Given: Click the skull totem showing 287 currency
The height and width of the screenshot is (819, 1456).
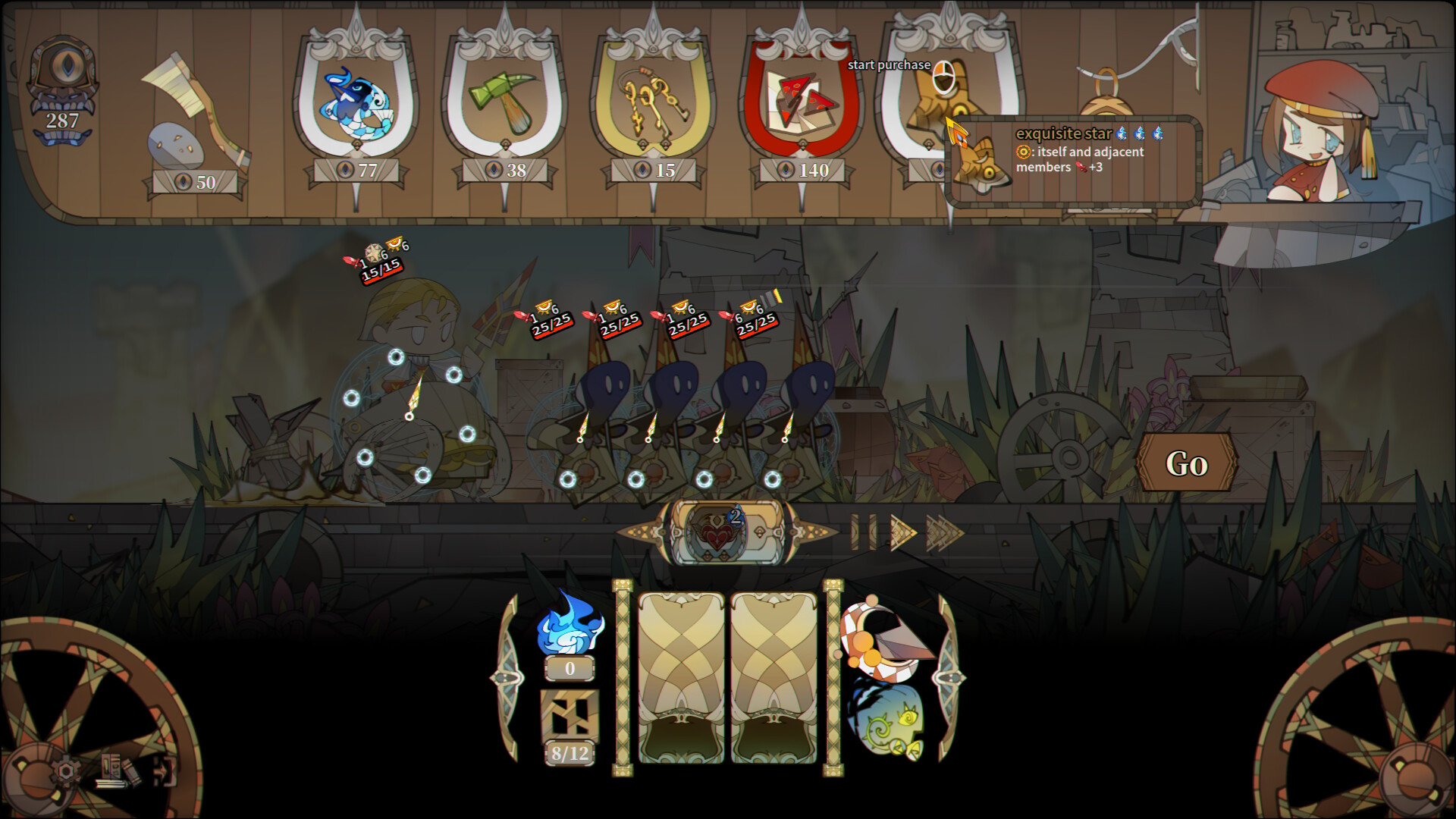Looking at the screenshot, I should (64, 83).
